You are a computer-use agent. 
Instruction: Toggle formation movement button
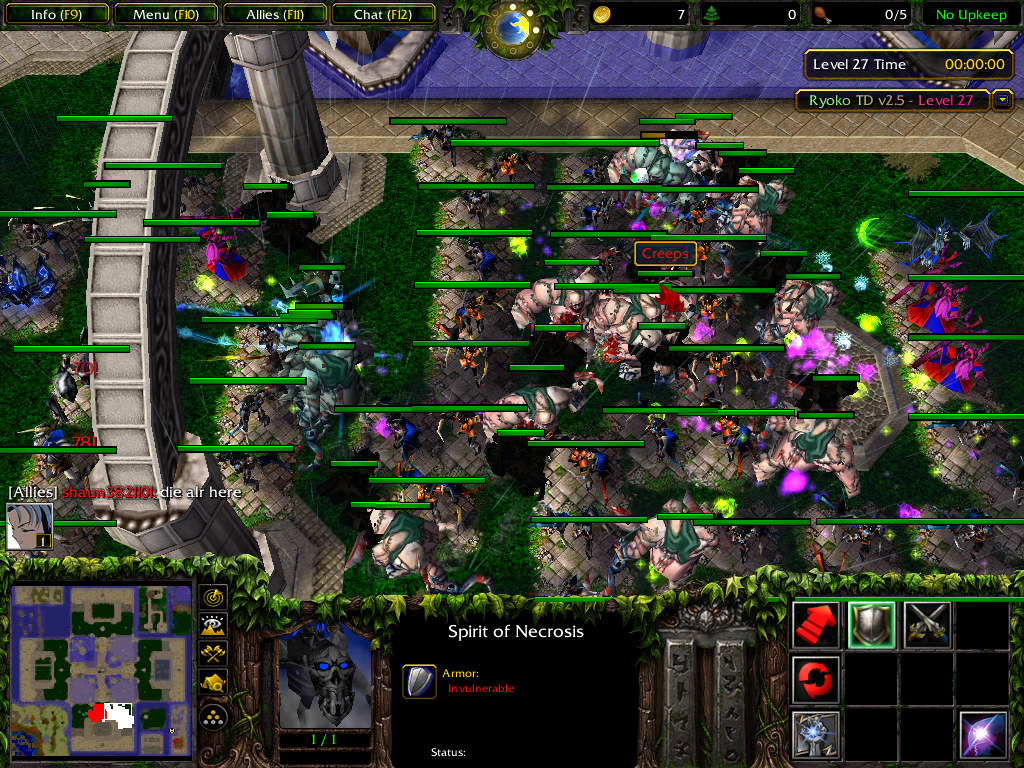214,716
